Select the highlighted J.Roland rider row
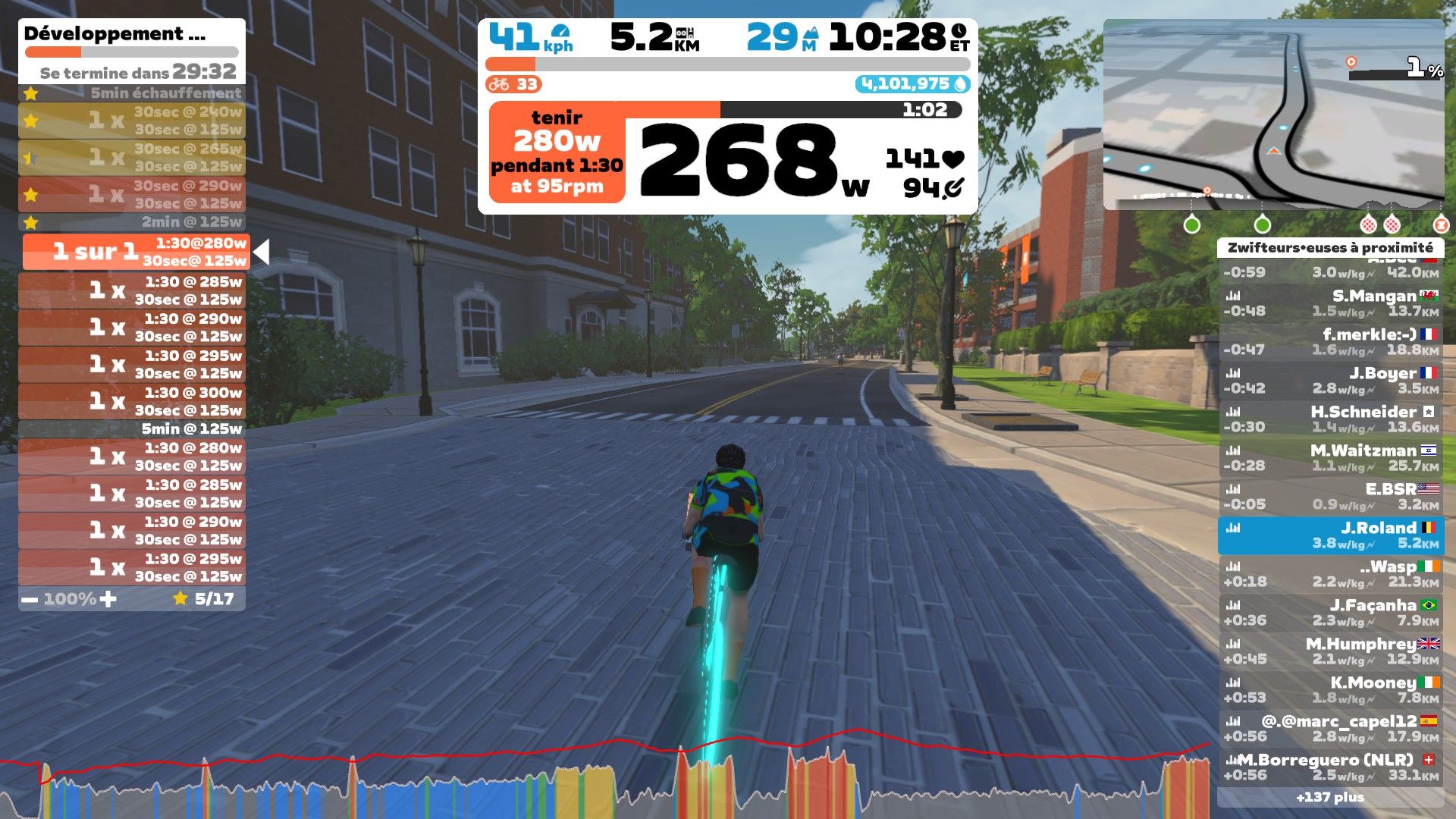This screenshot has height=819, width=1456. [1335, 535]
